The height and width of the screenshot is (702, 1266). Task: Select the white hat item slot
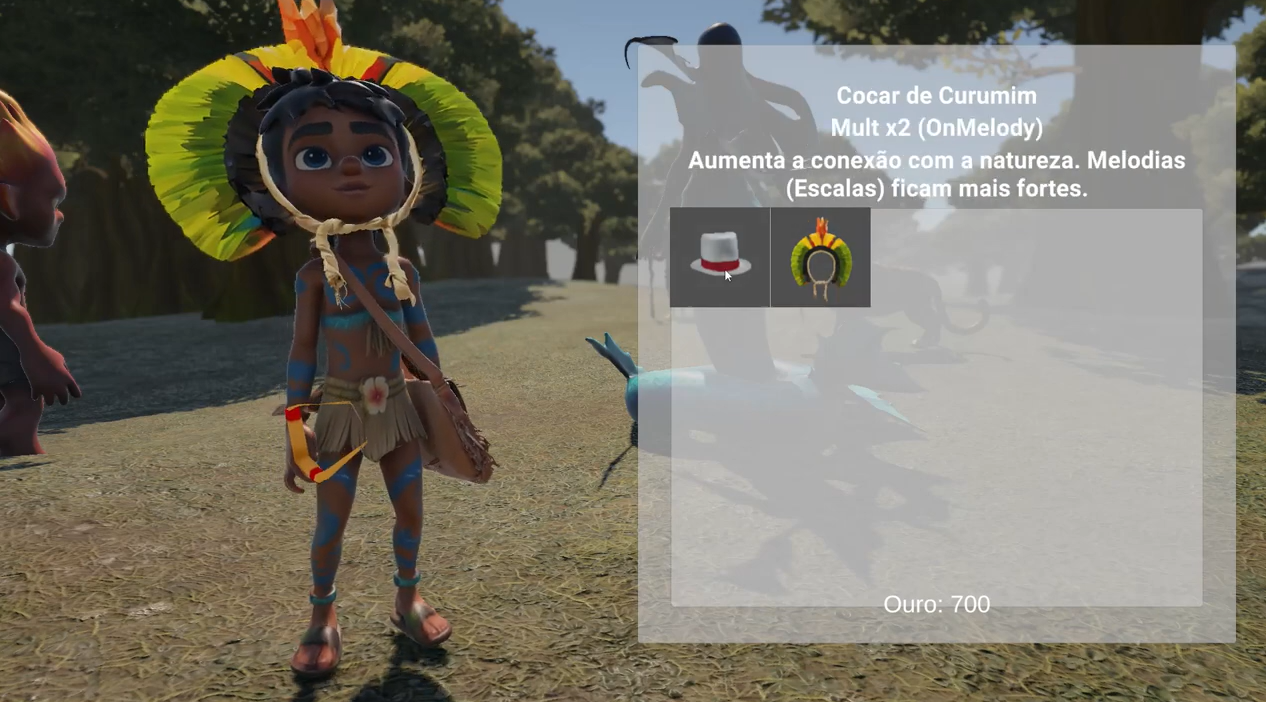720,257
